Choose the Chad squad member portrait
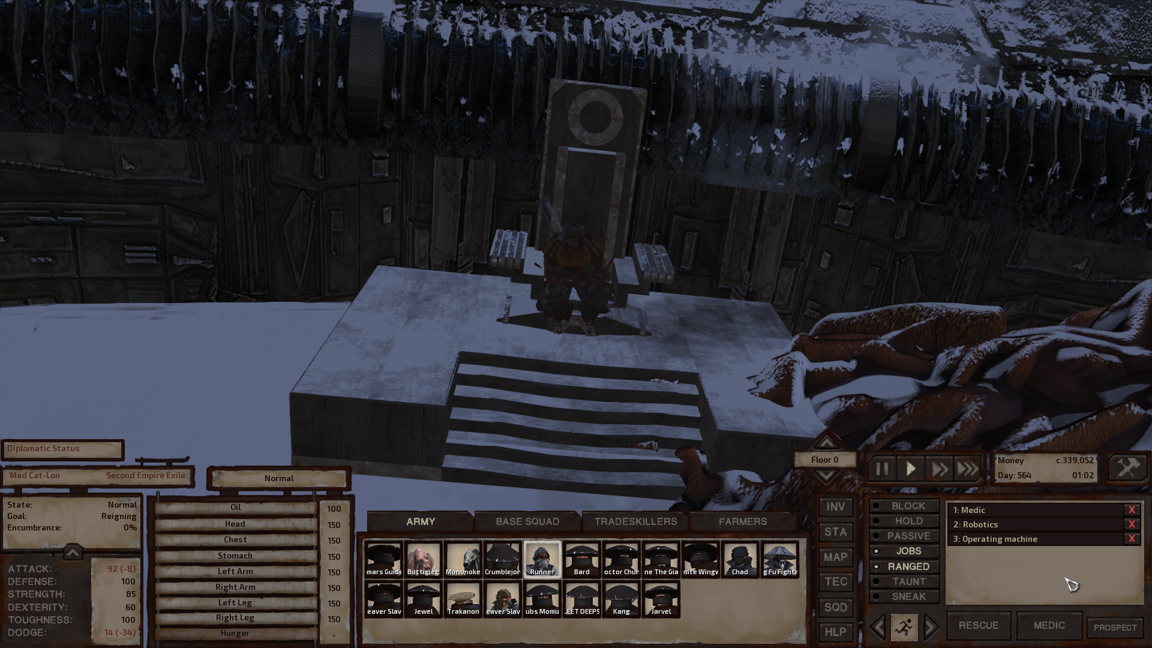Screen dimensions: 1152x648 pos(740,559)
